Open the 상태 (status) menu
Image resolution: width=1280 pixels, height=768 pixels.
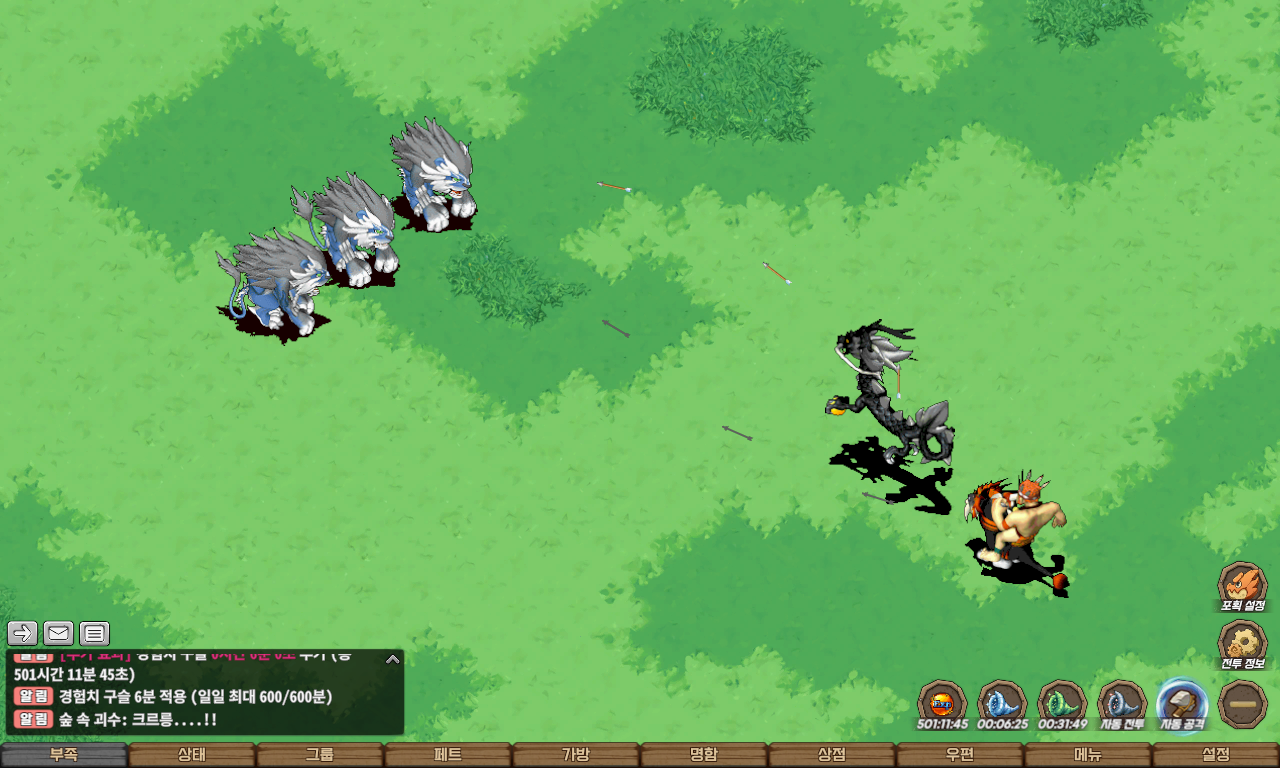click(x=192, y=755)
